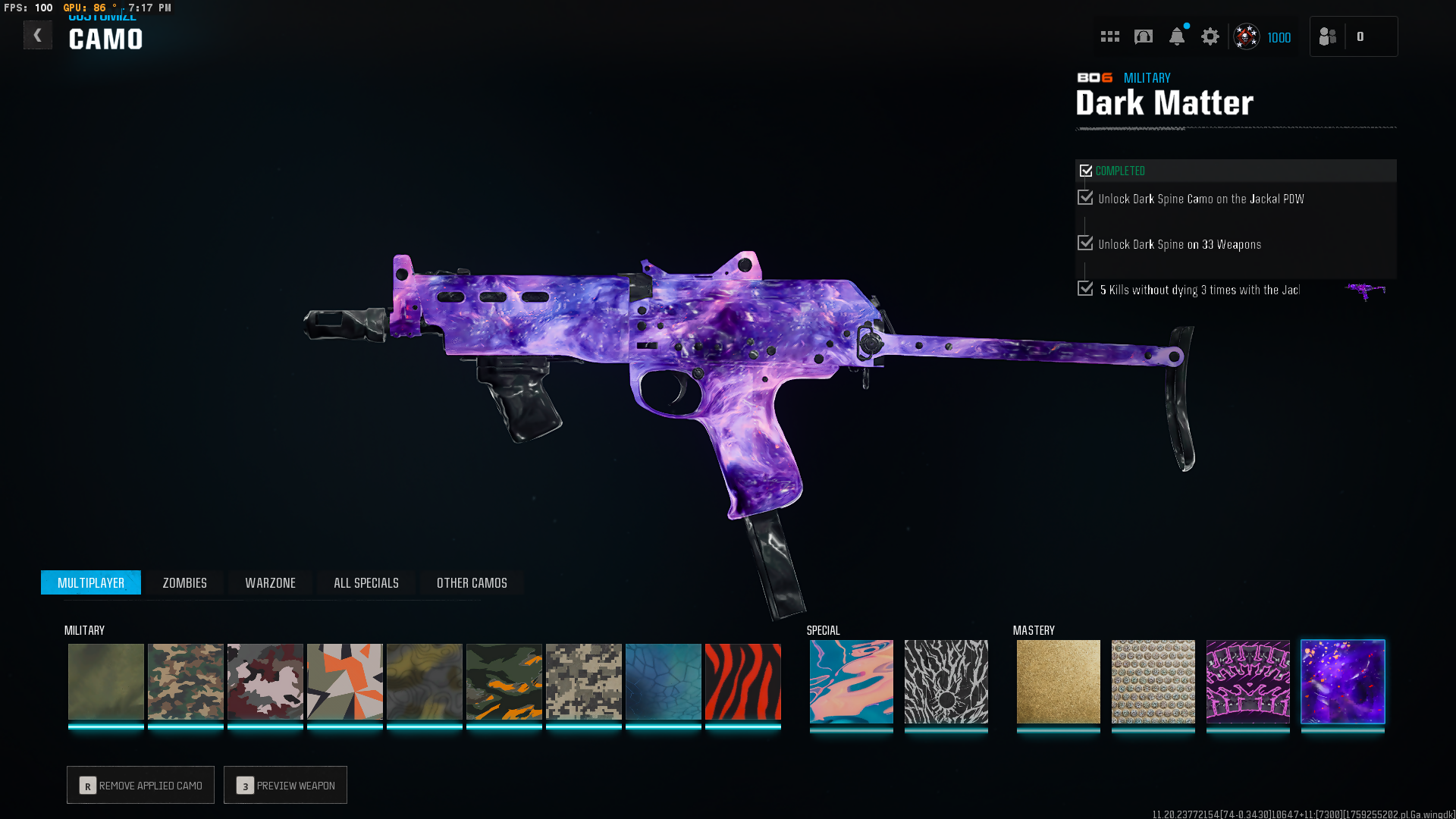Select the Dark Matter purple camo
Viewport: 1456px width, 819px height.
coord(1342,681)
